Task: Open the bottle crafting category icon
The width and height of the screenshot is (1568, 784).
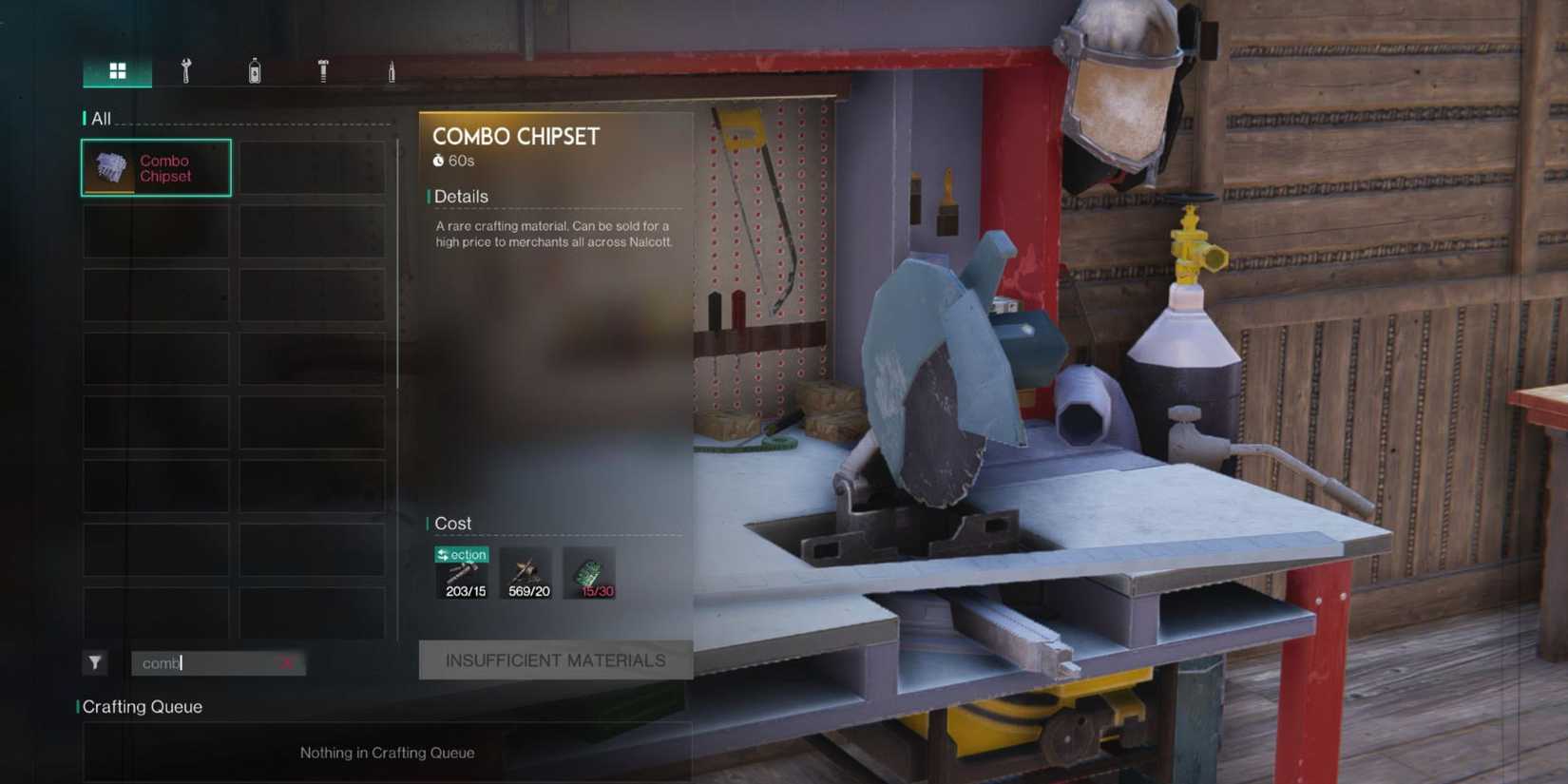Action: (253, 70)
